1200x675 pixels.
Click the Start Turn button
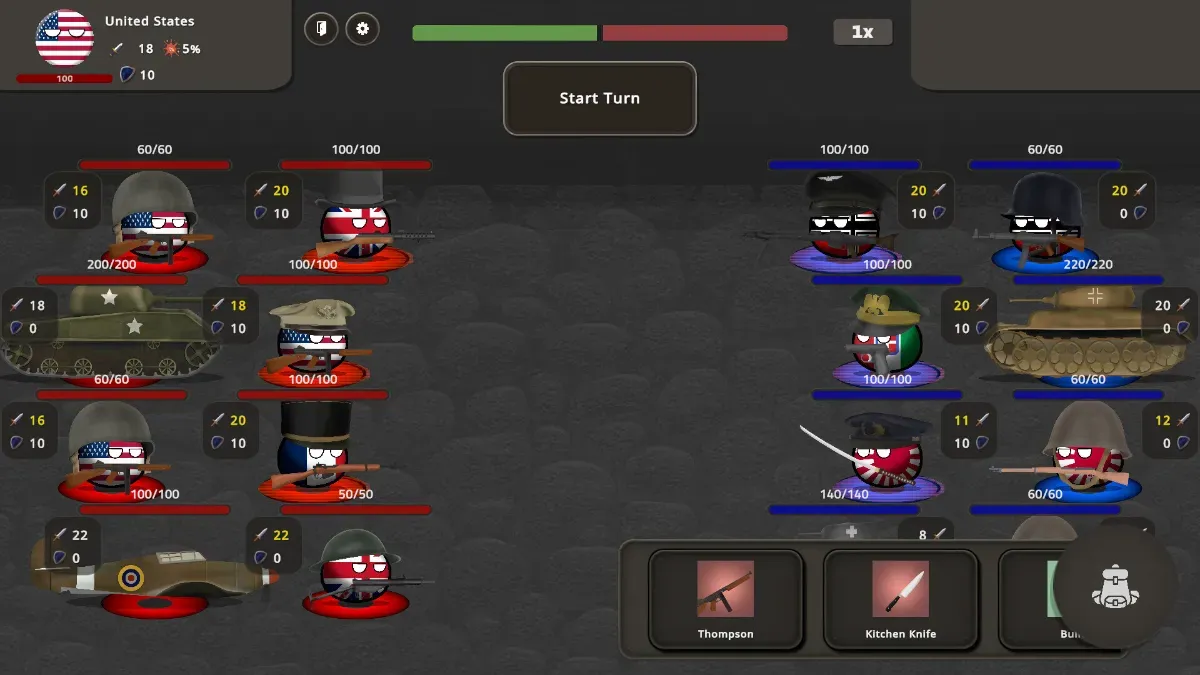(x=599, y=98)
